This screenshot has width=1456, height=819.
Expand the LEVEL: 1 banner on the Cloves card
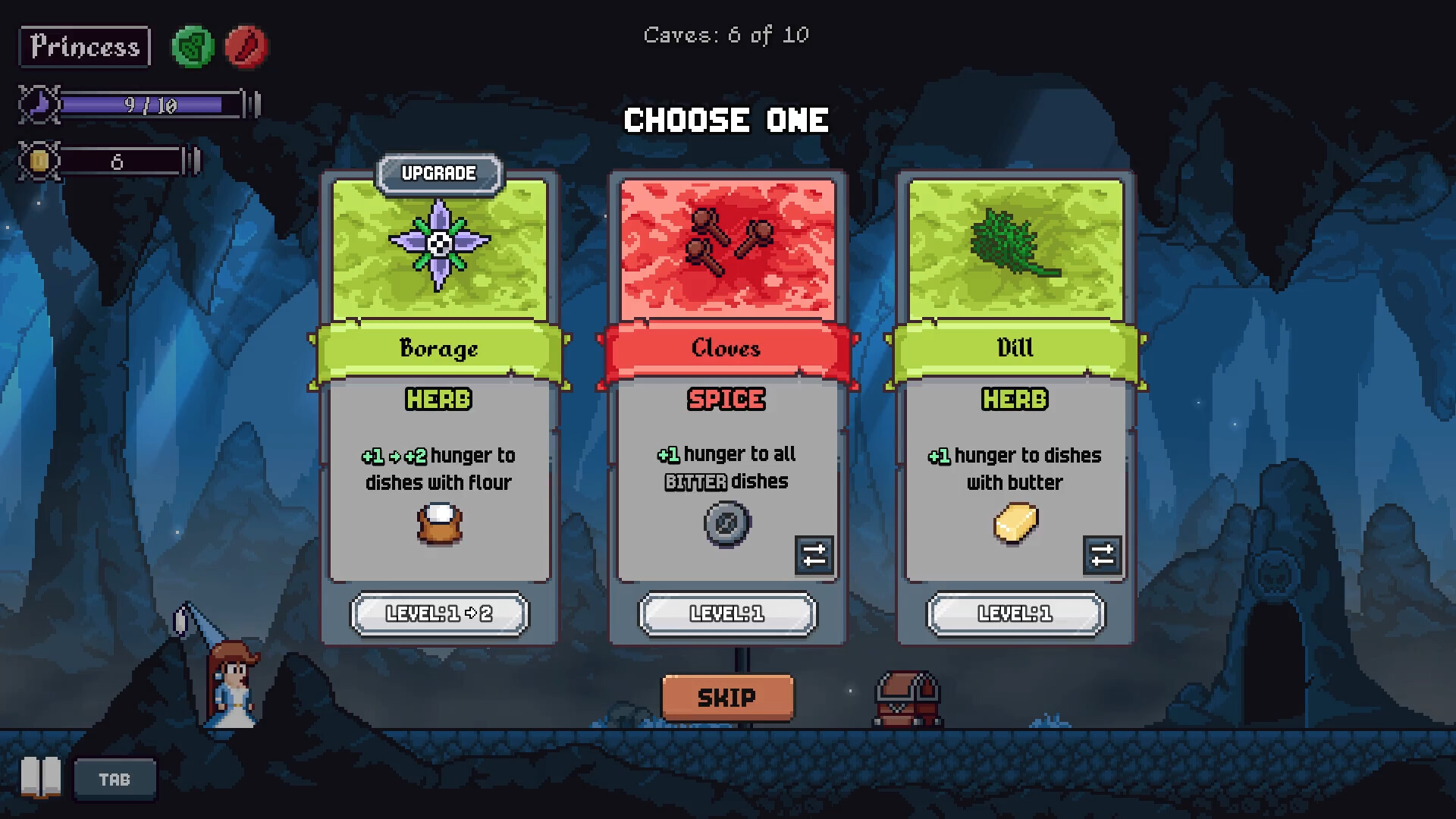click(726, 614)
